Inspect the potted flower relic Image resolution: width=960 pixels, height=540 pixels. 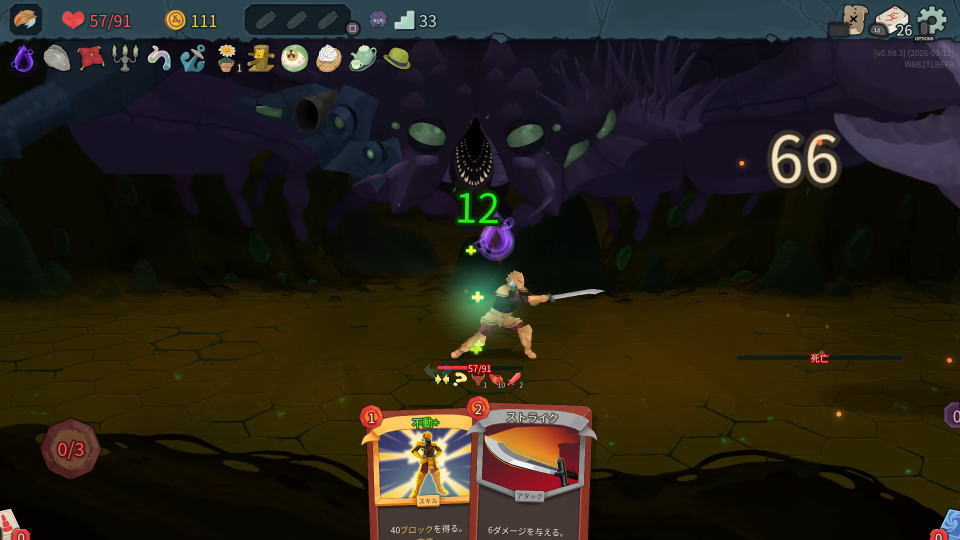coord(227,59)
